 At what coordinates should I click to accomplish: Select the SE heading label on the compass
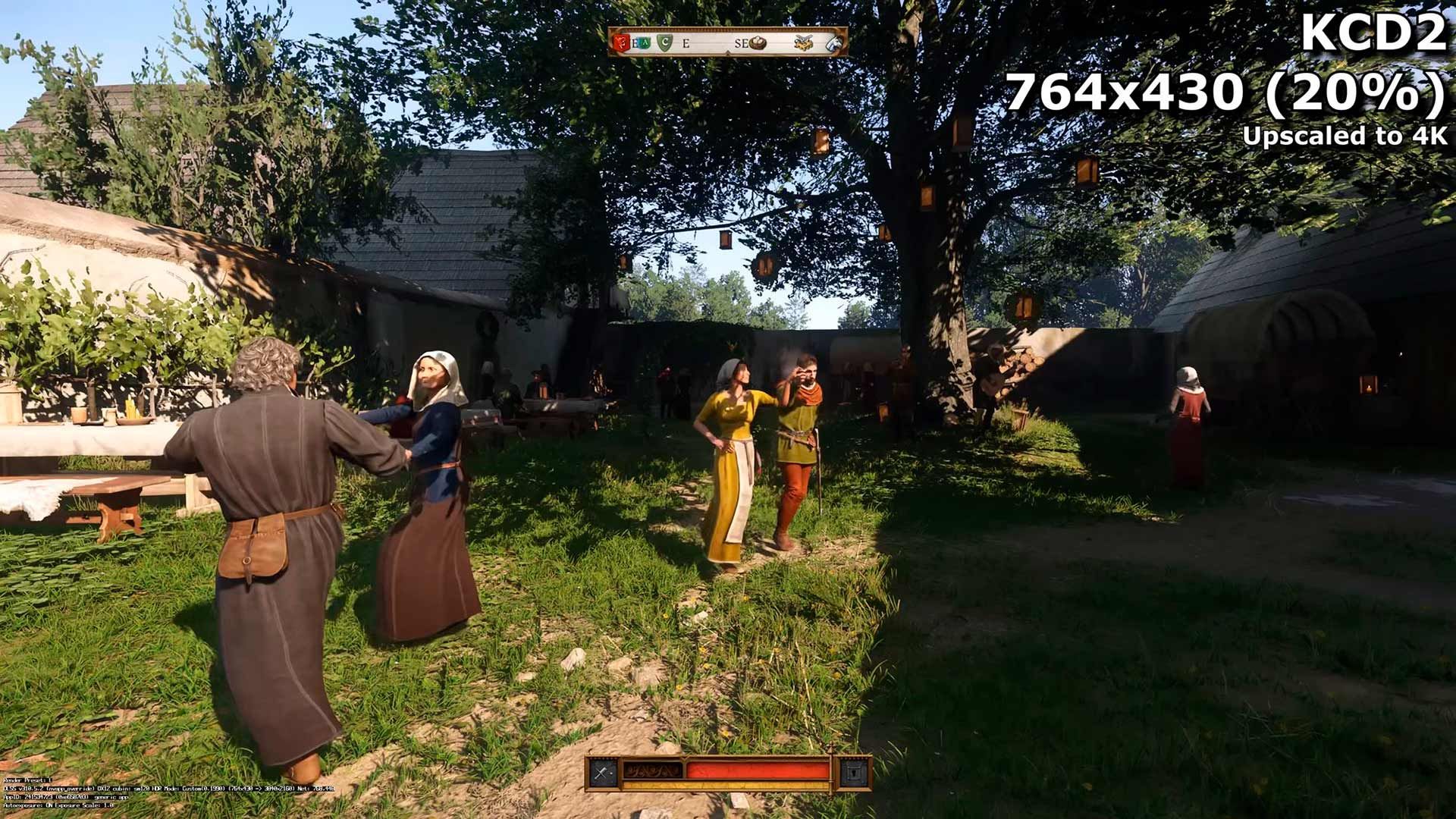coord(741,43)
